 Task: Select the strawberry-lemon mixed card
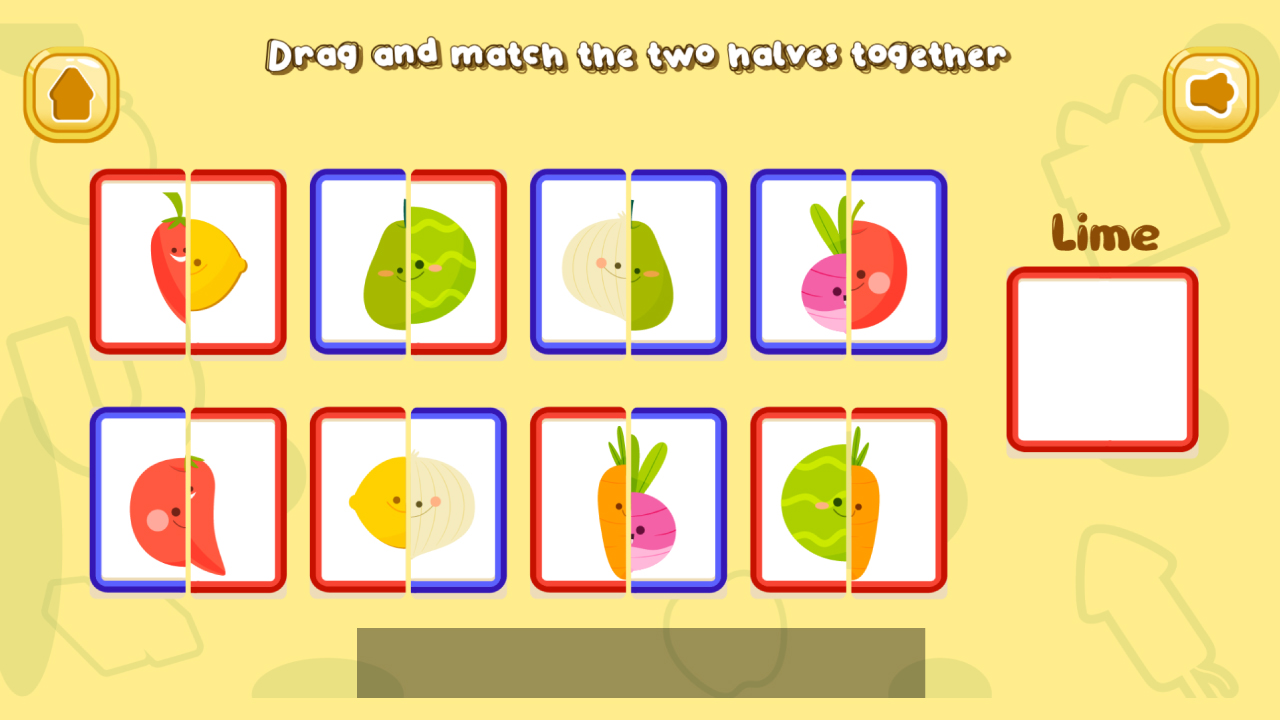[188, 262]
